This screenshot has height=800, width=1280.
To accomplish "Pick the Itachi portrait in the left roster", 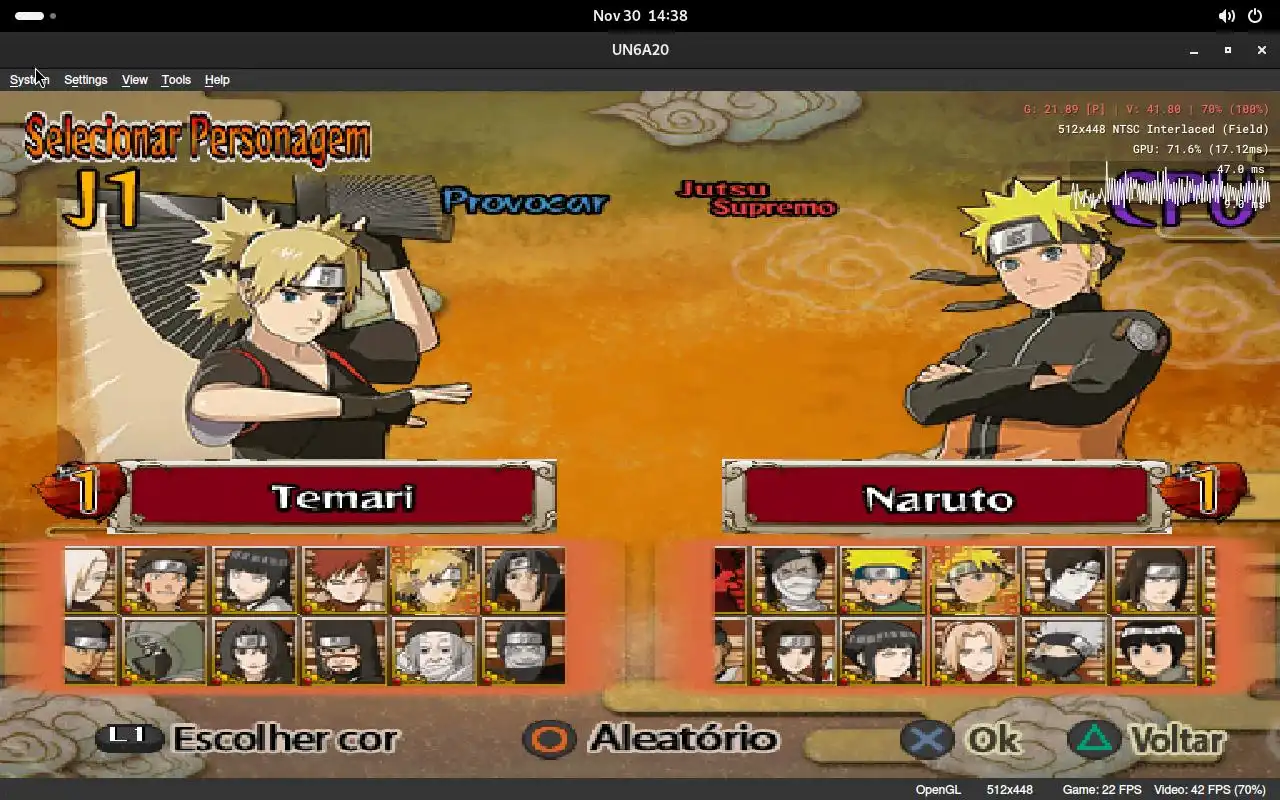I will click(x=523, y=579).
